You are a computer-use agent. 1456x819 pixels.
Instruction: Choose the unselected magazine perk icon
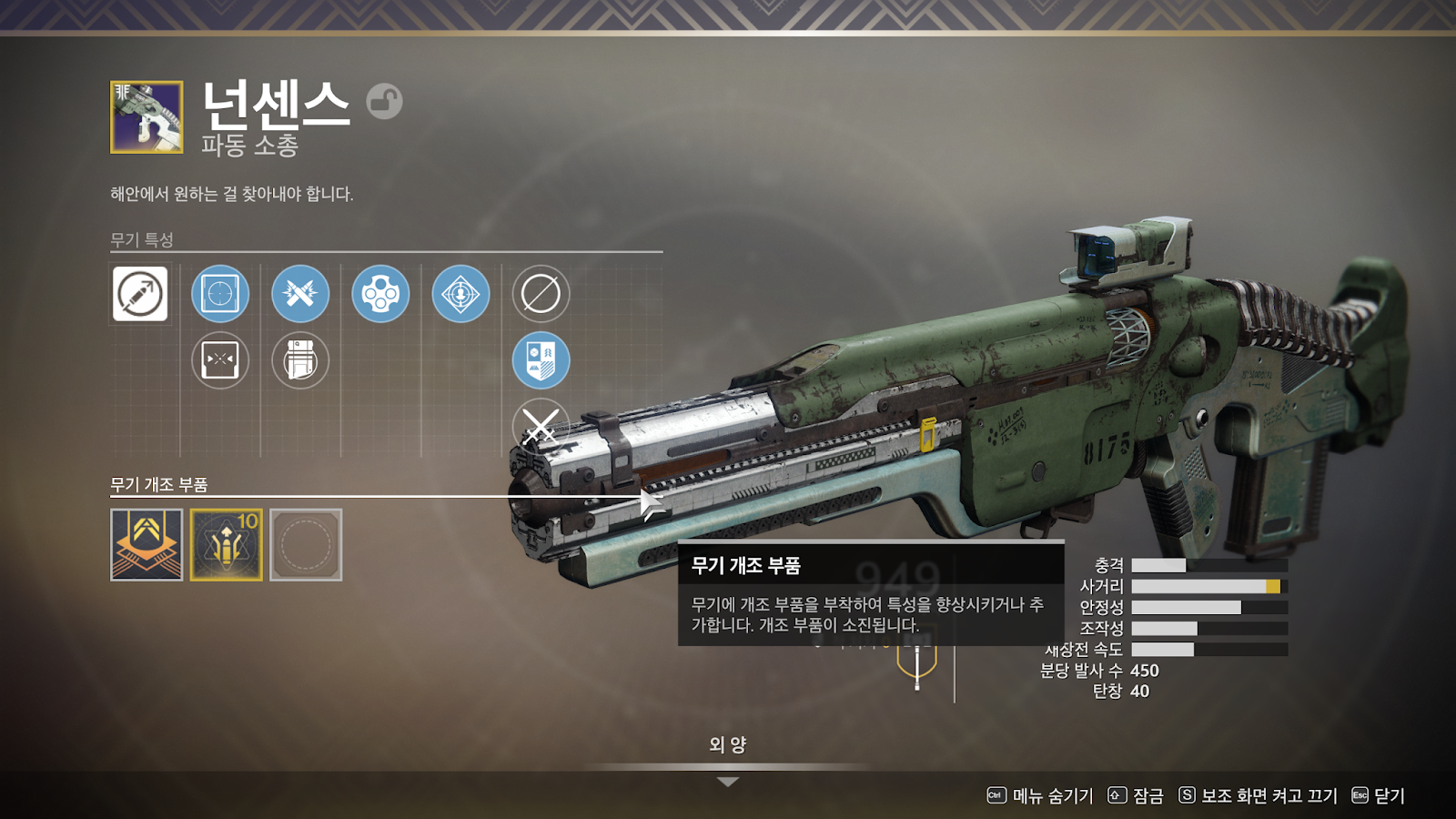(300, 360)
